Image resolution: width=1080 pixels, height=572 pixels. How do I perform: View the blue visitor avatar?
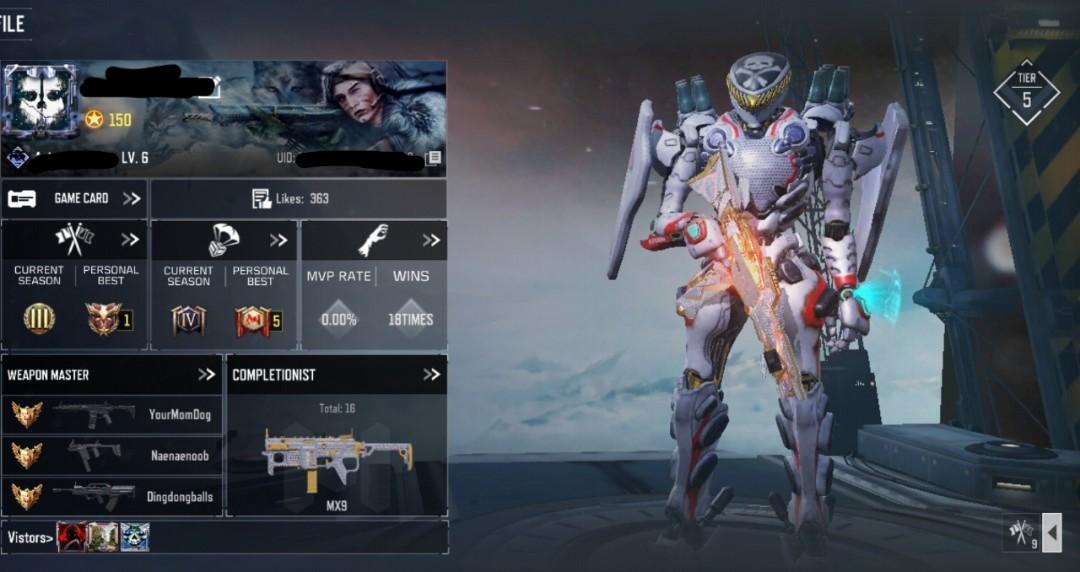pos(135,537)
